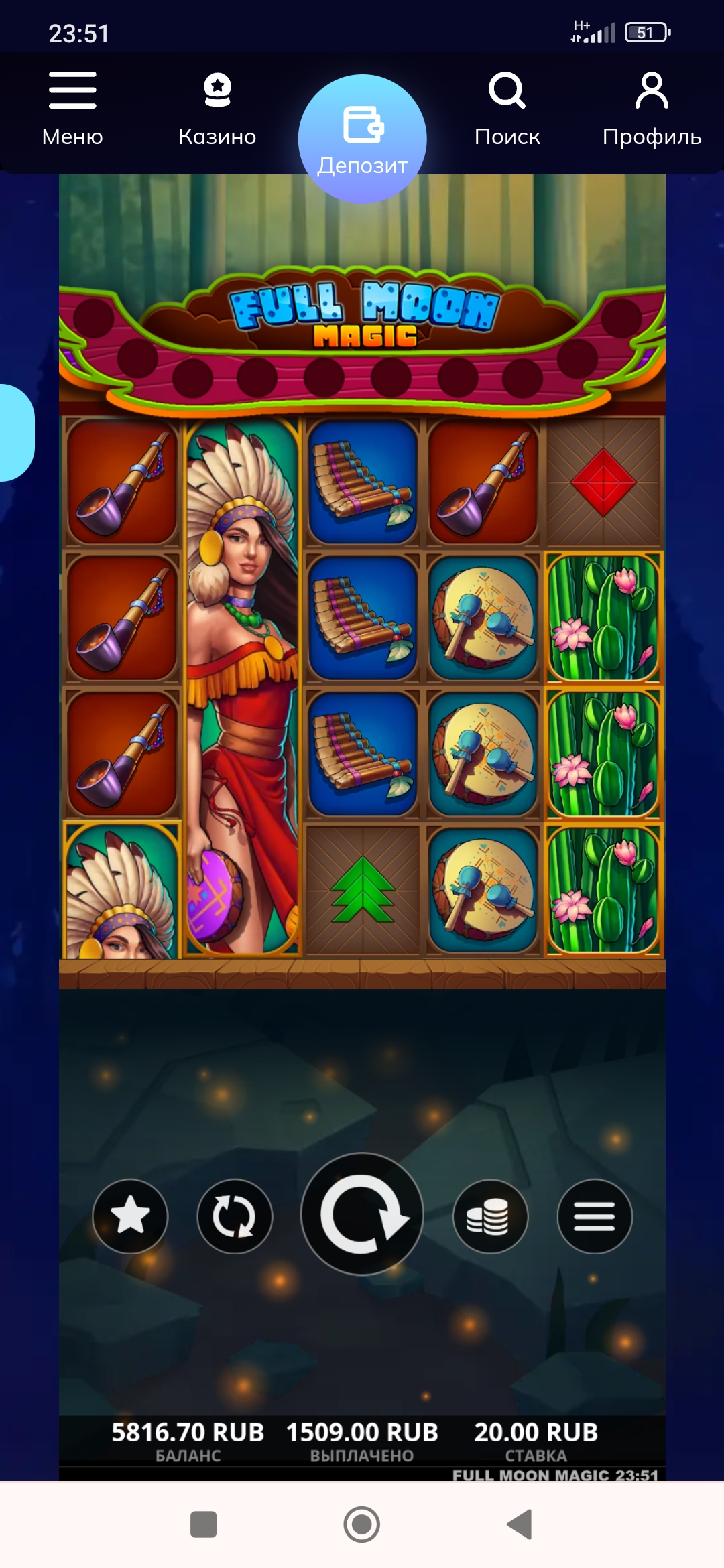The height and width of the screenshot is (1568, 724).
Task: Spin the reels with the large arrow button
Action: [362, 1214]
